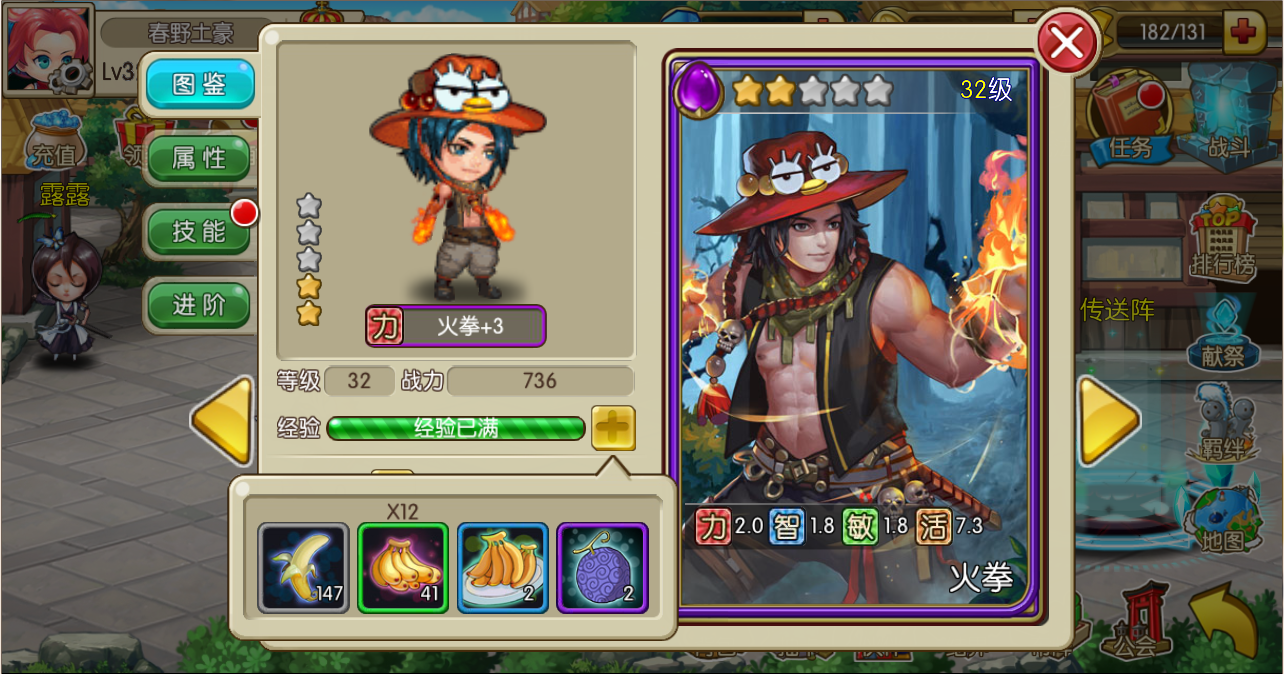Open the 地图 world map
Screen dimensions: 1284x674
(1222, 518)
